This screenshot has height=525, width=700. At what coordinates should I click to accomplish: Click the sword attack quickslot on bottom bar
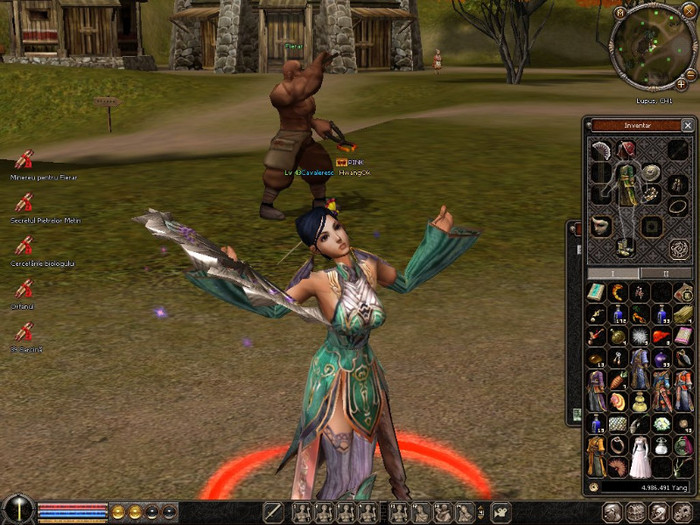[274, 513]
